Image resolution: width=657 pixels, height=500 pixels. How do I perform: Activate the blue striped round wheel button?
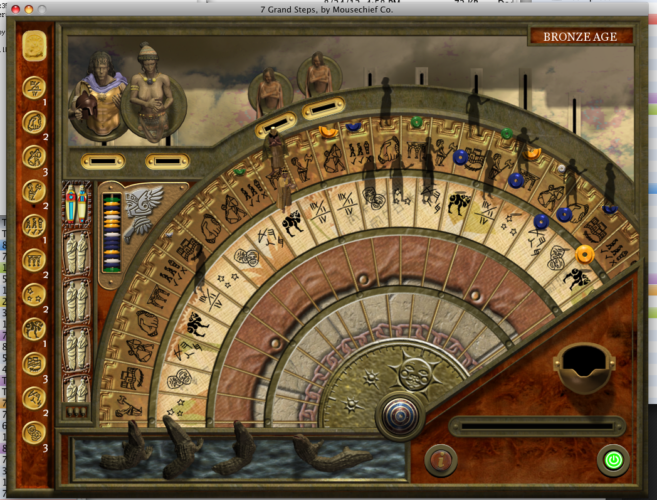tap(396, 415)
